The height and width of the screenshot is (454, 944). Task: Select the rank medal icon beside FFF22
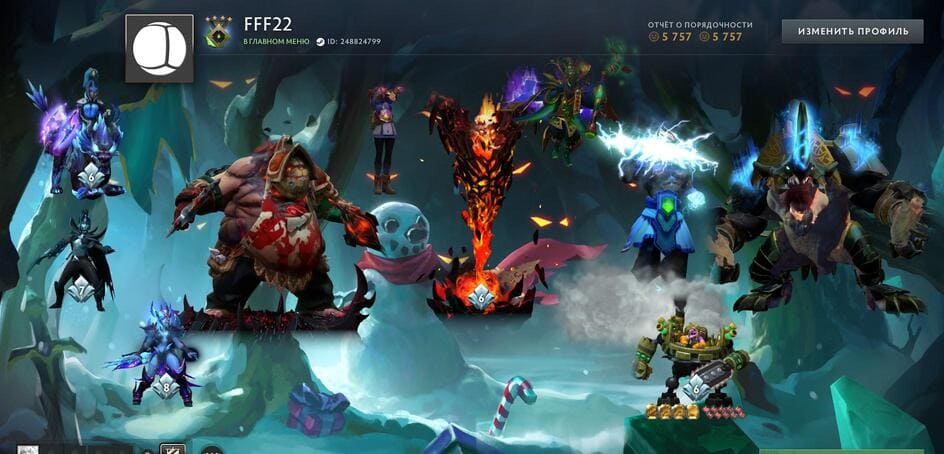click(x=218, y=34)
